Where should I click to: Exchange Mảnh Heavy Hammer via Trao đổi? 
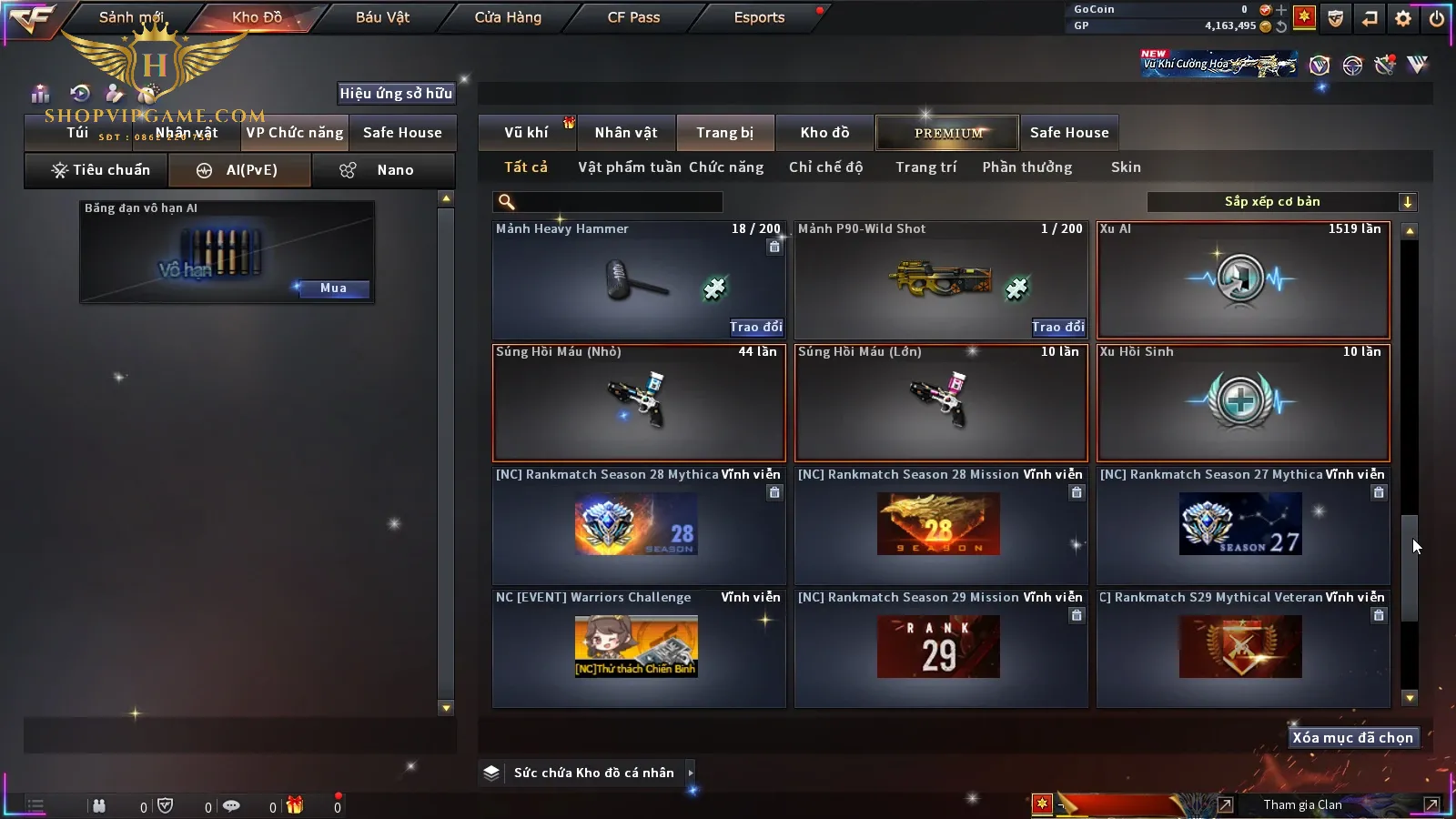click(x=755, y=327)
